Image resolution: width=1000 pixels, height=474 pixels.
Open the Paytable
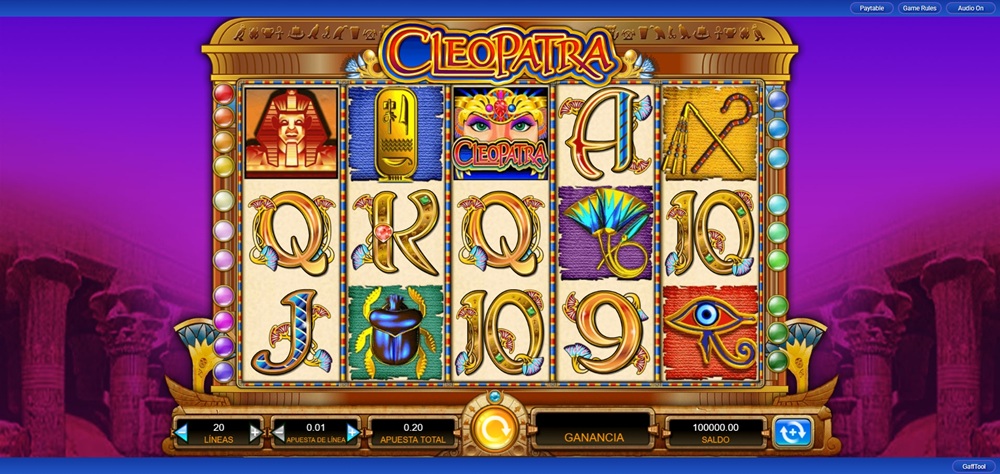pyautogui.click(x=871, y=8)
